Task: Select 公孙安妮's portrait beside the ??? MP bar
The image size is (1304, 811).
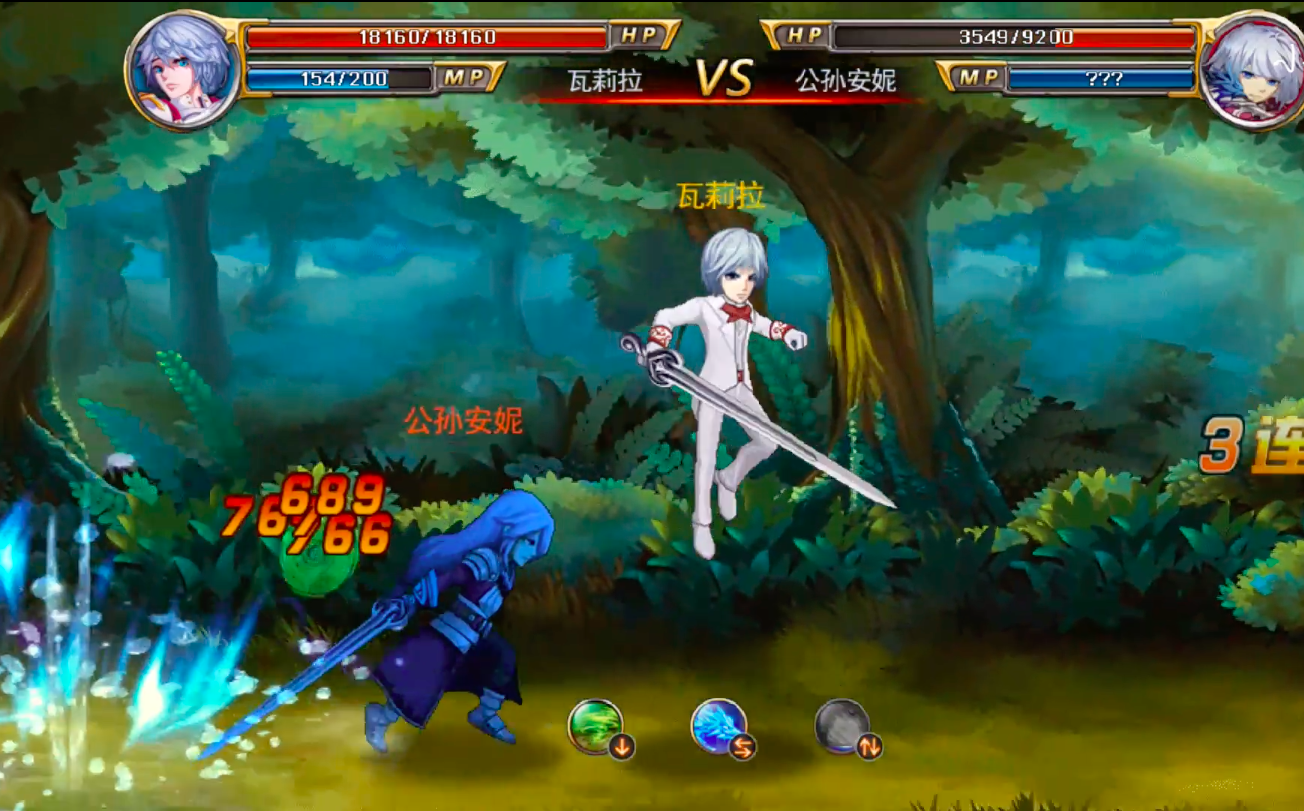Action: coord(1250,69)
